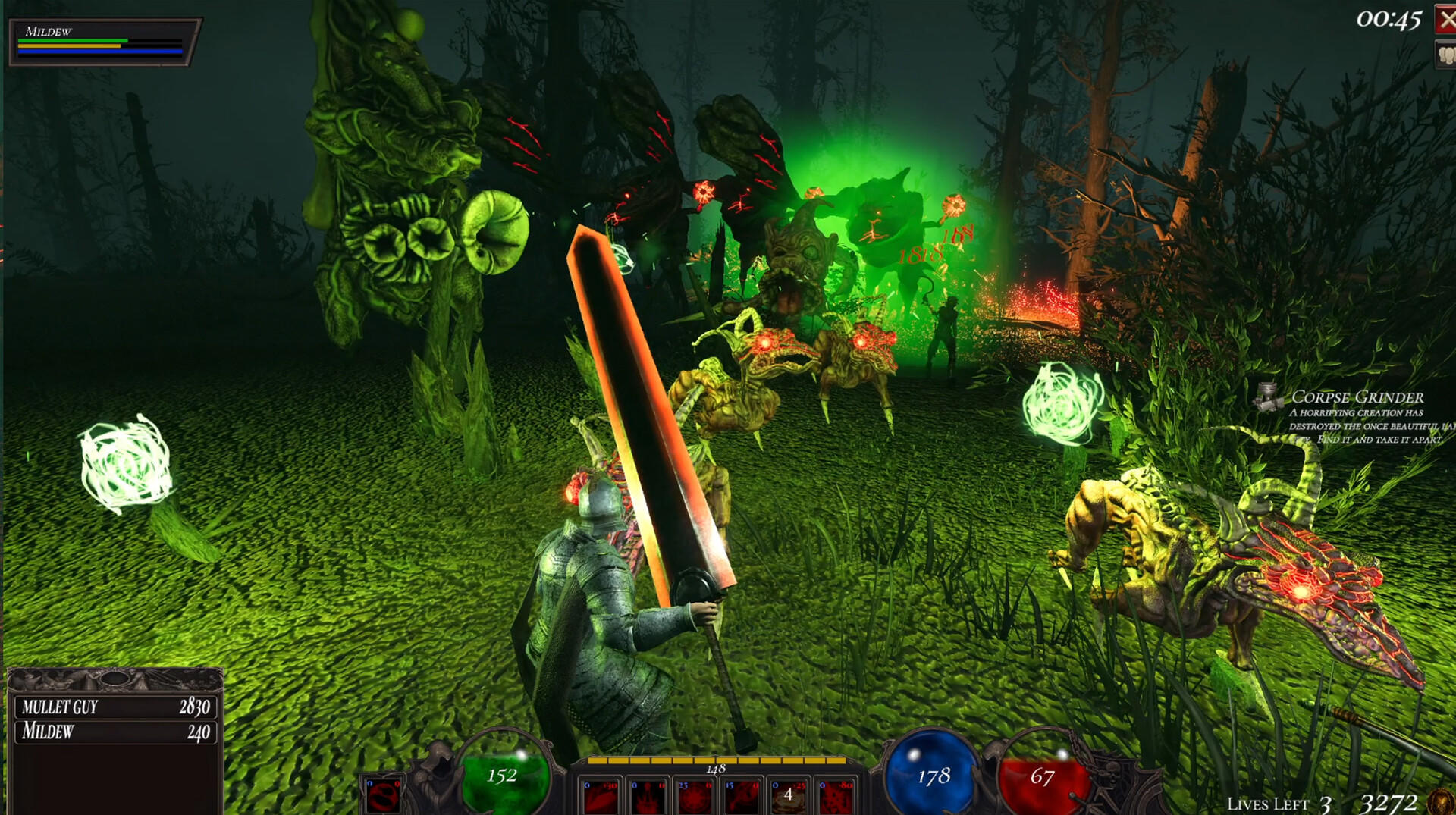Screen dimensions: 1456x815
Task: Select the Mildew party frame
Action: (x=103, y=42)
